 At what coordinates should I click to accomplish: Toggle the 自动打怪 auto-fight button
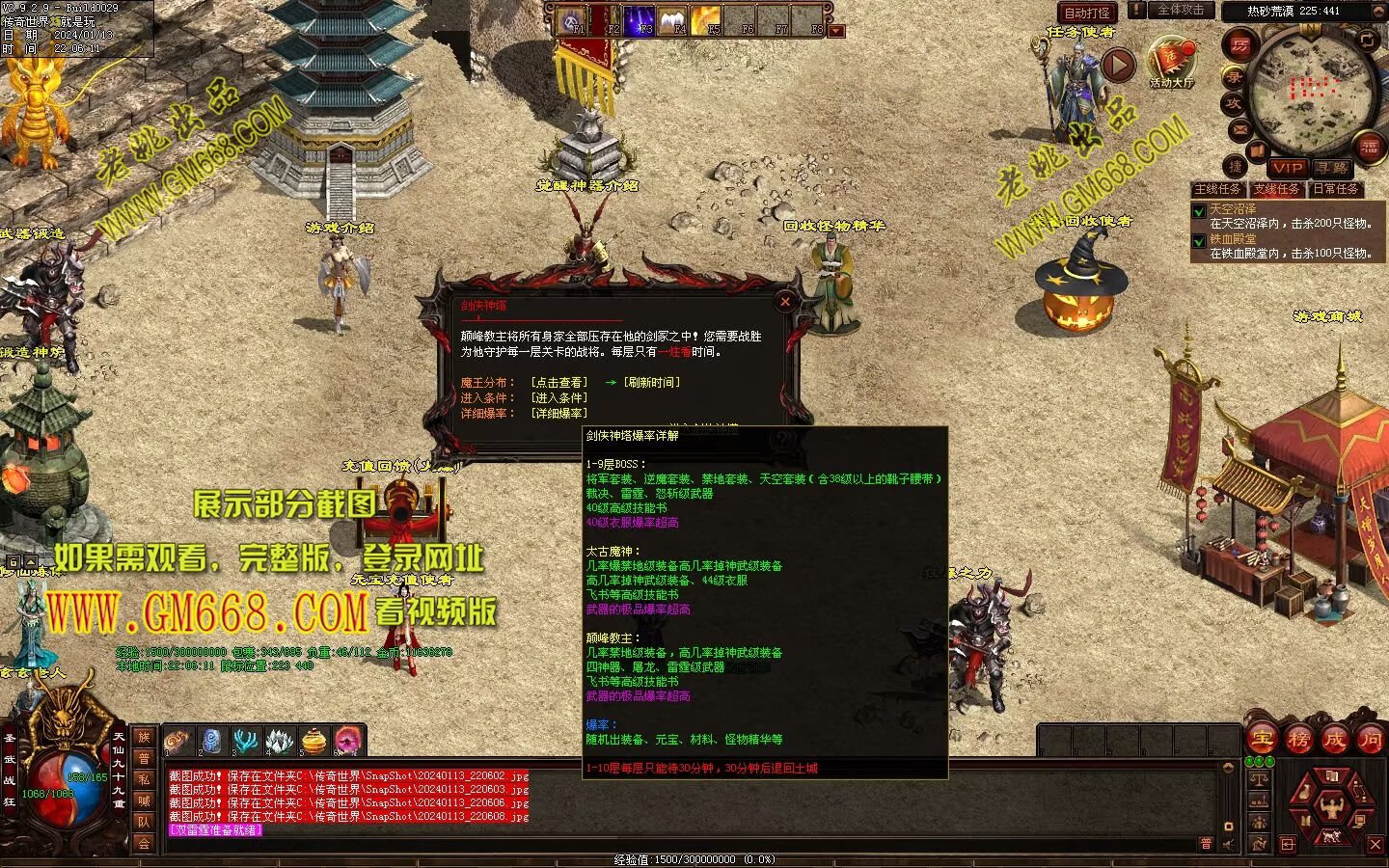coord(1087,13)
